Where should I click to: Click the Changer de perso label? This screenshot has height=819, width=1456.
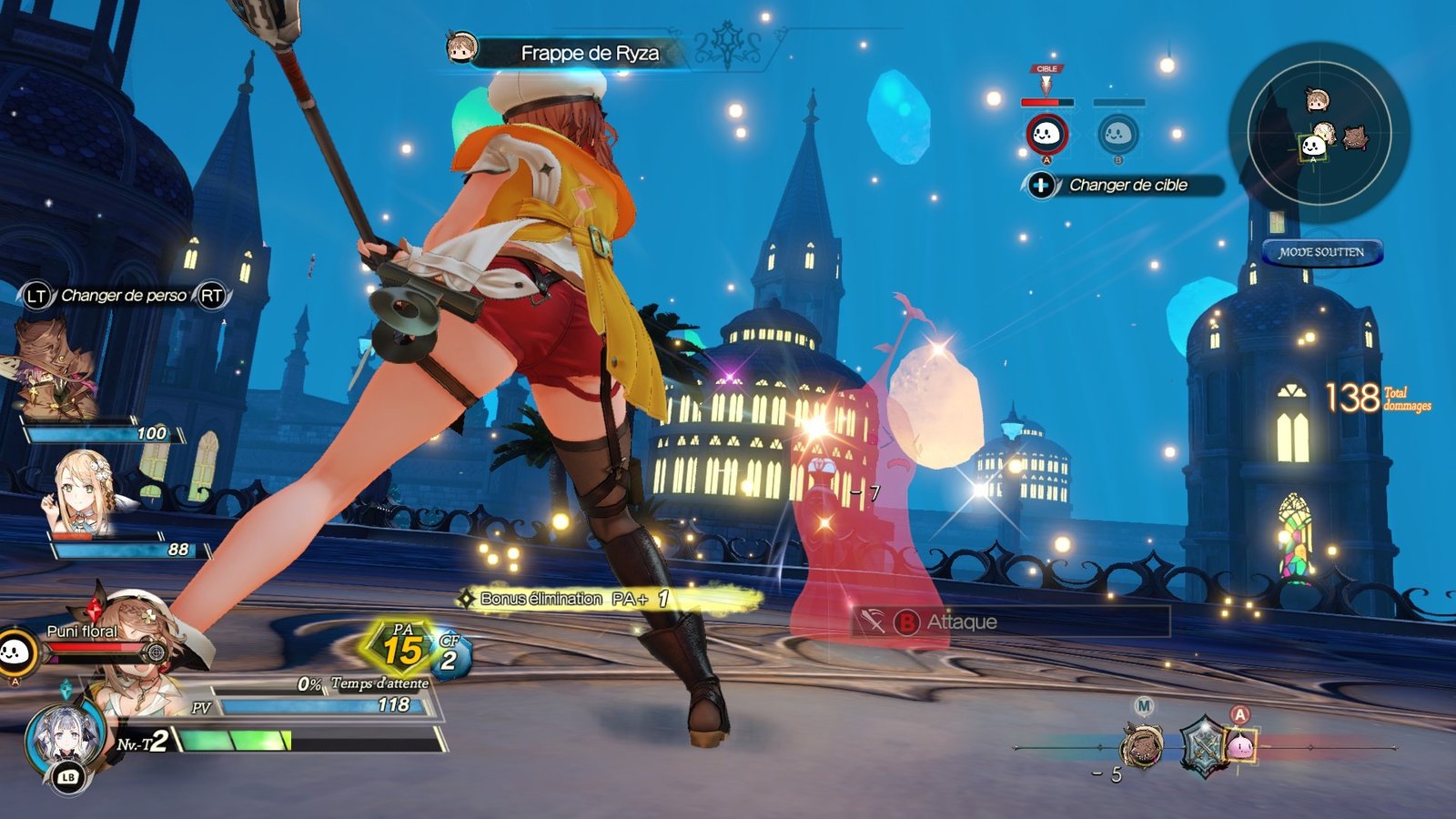[124, 296]
